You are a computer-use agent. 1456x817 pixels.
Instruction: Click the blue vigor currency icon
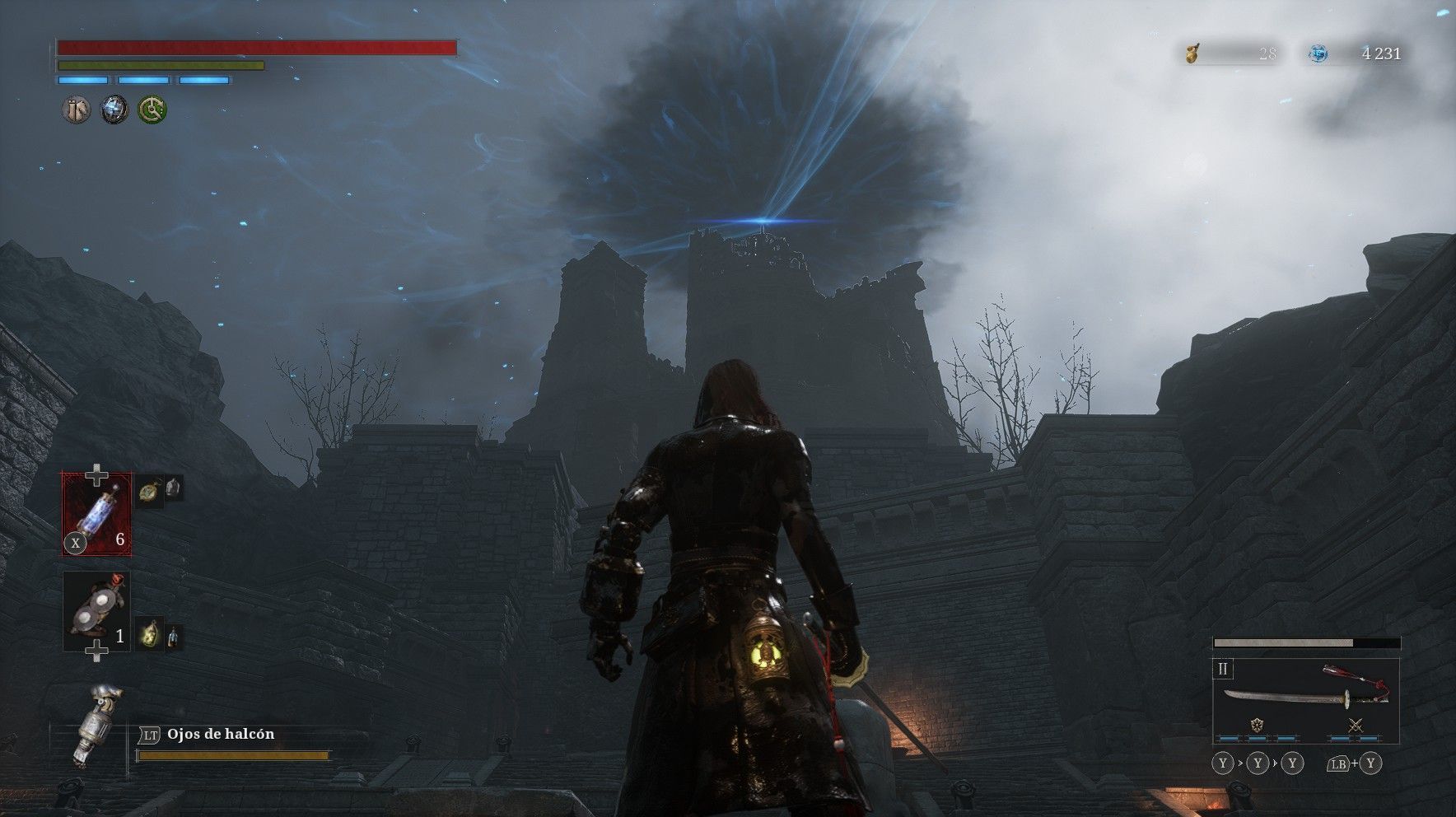click(x=1318, y=54)
